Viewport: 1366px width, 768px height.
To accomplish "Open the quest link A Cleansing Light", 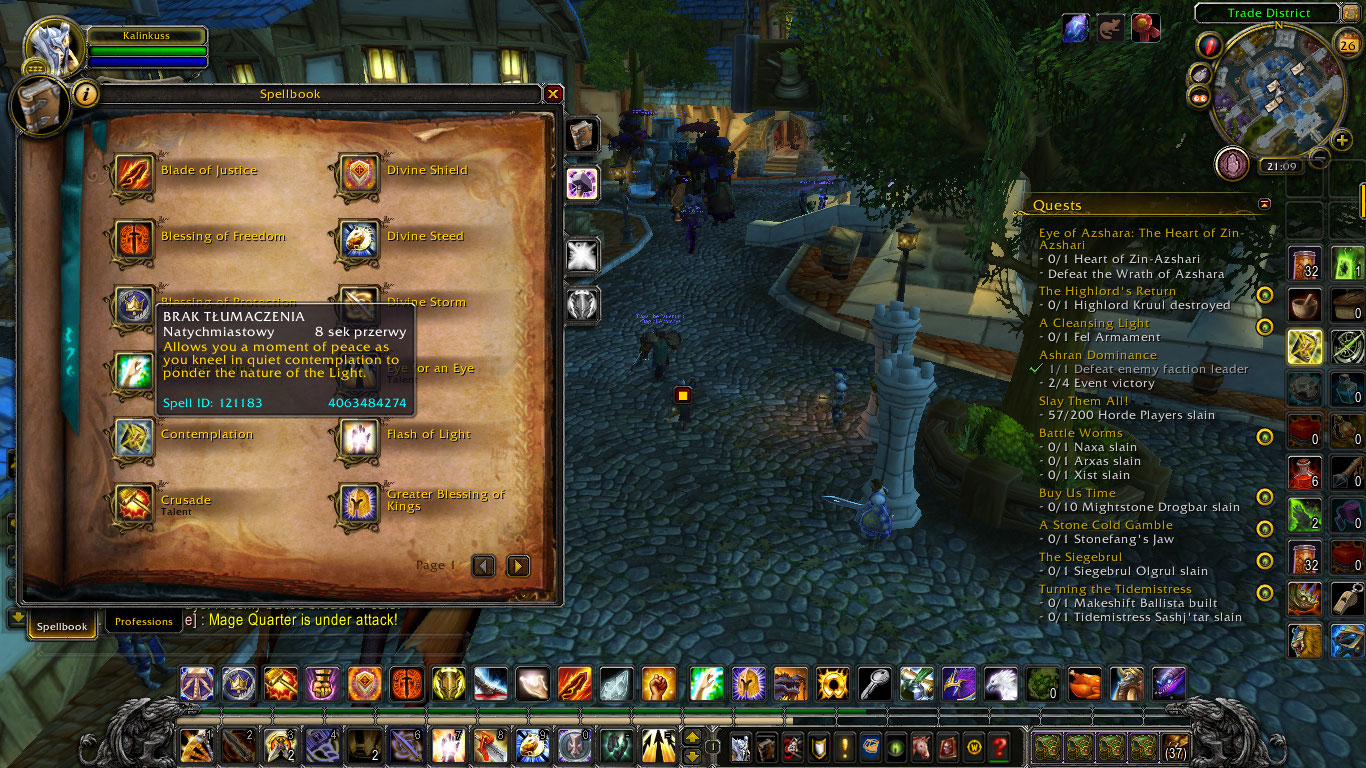I will [x=1093, y=323].
